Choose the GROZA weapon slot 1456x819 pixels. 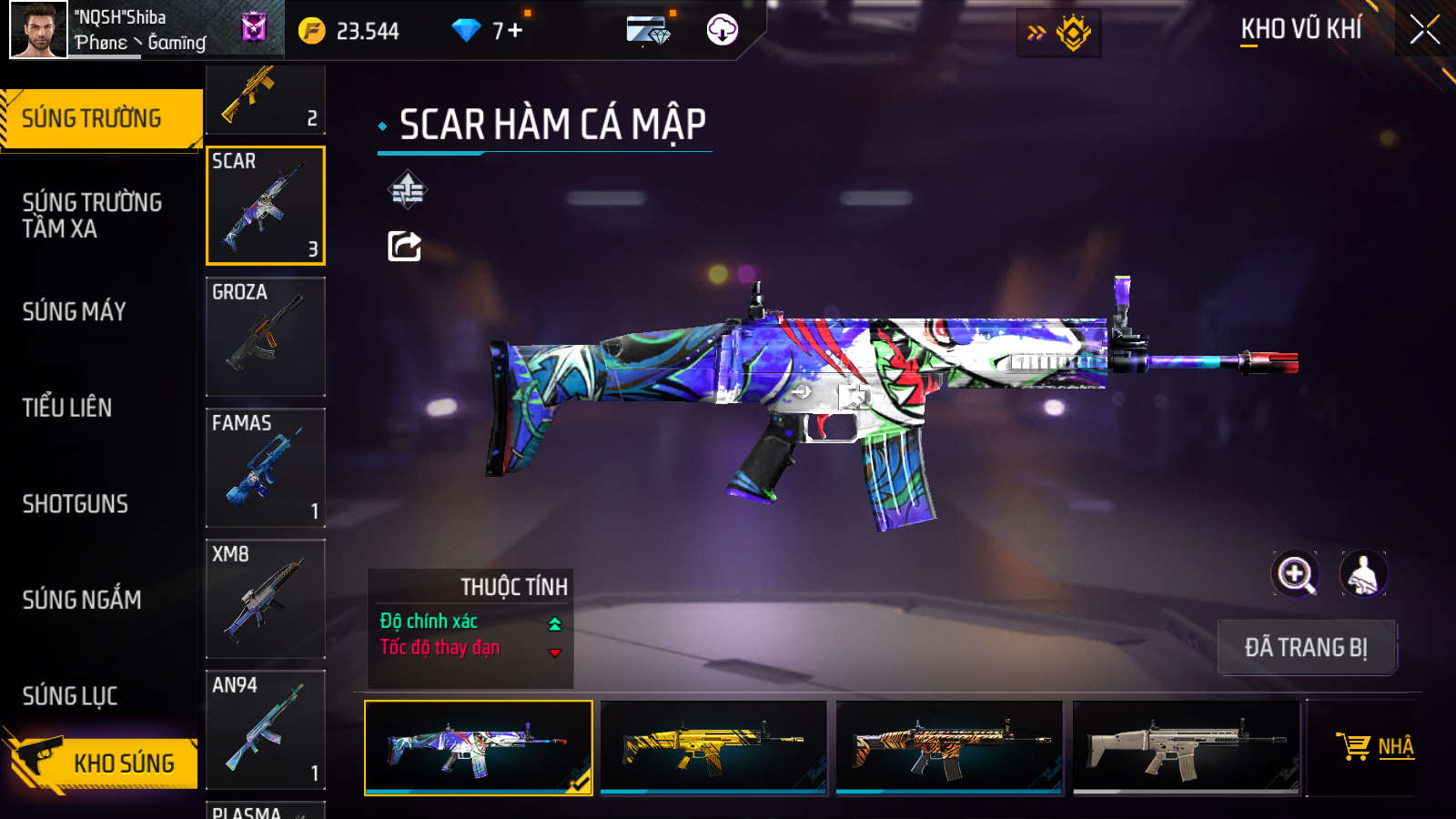point(266,337)
